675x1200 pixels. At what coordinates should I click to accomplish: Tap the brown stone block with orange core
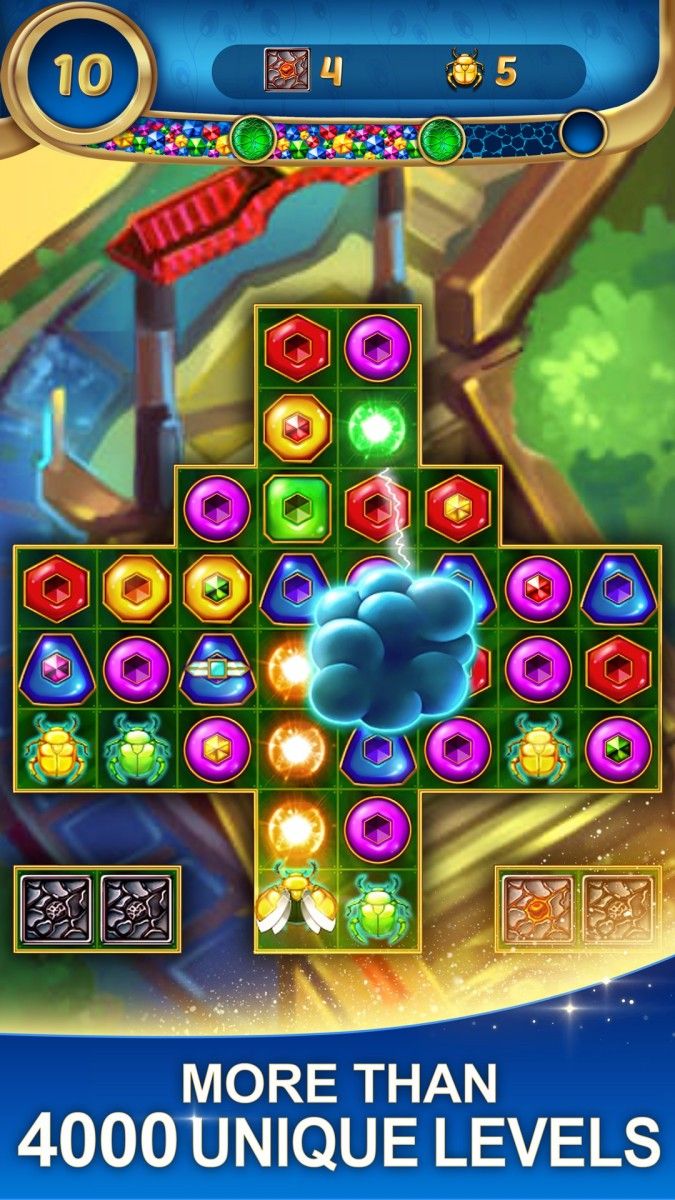(x=538, y=908)
